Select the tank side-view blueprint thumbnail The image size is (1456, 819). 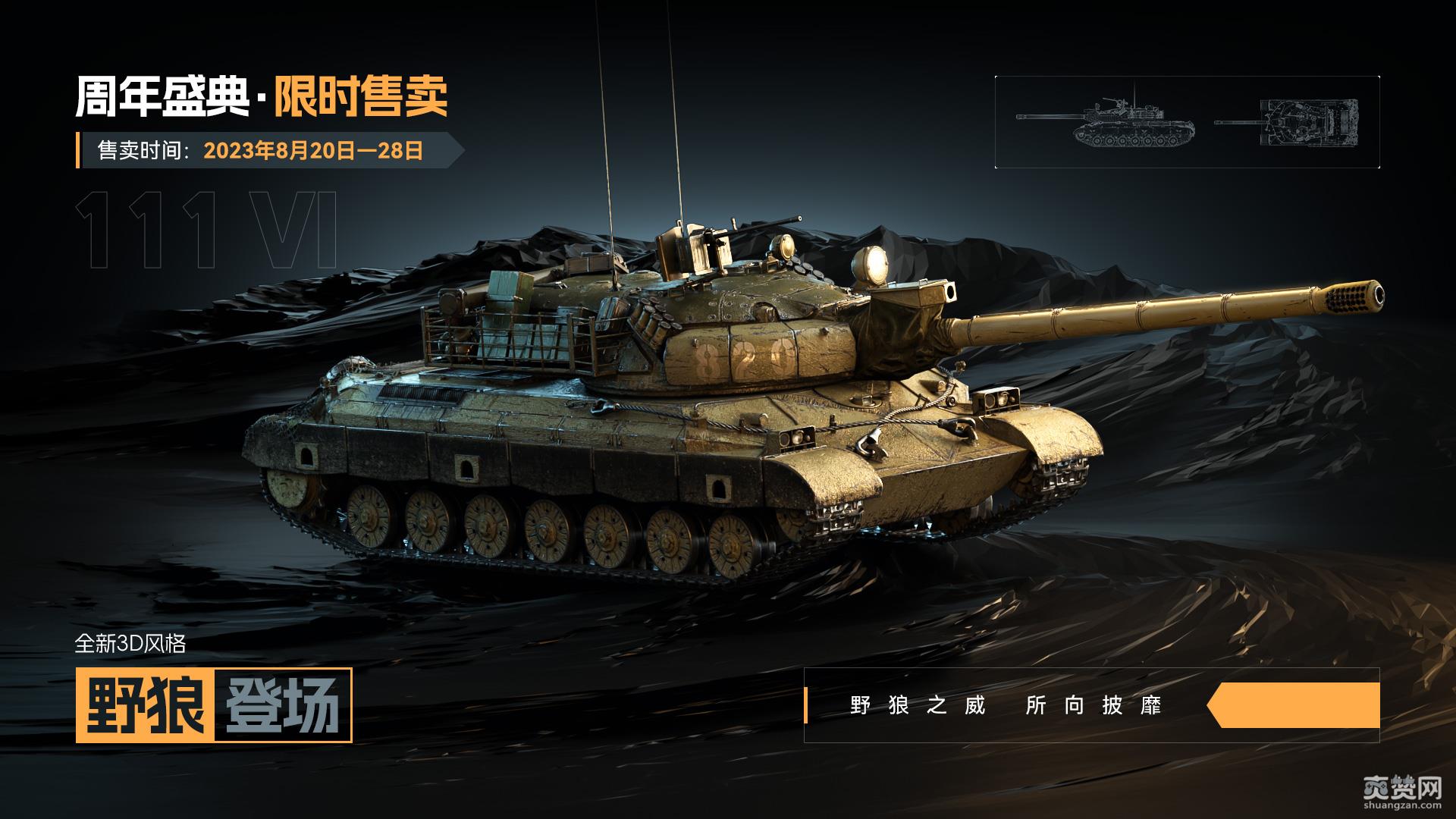(x=1106, y=123)
